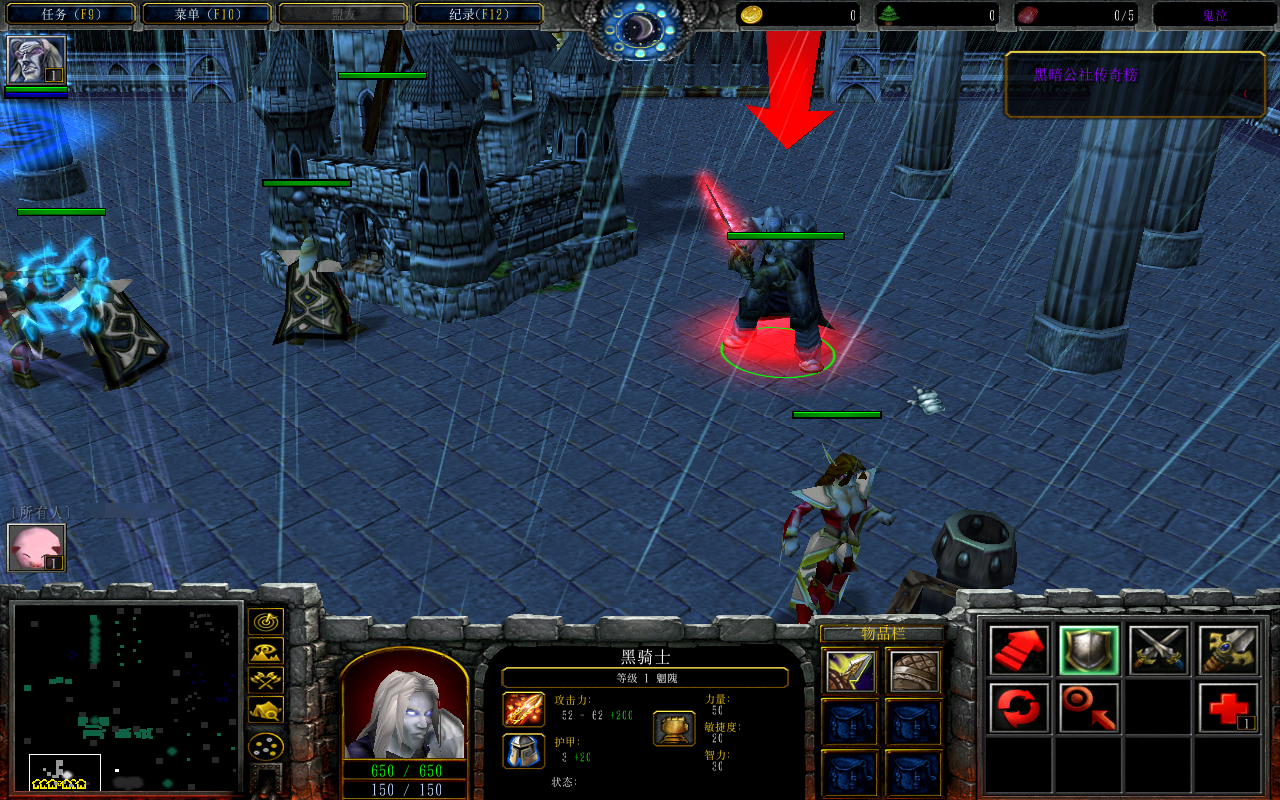
Task: Toggle the formation movement button
Action: [x=266, y=746]
